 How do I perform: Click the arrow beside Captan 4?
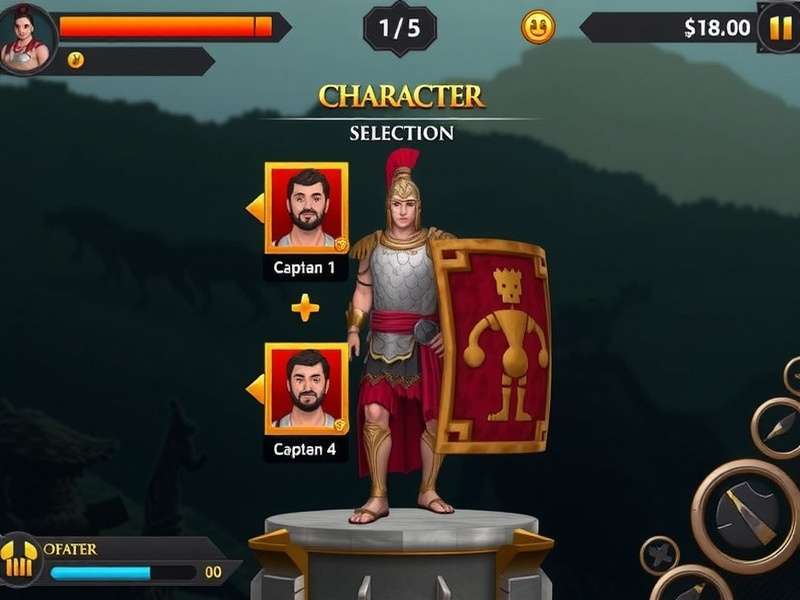coord(255,388)
